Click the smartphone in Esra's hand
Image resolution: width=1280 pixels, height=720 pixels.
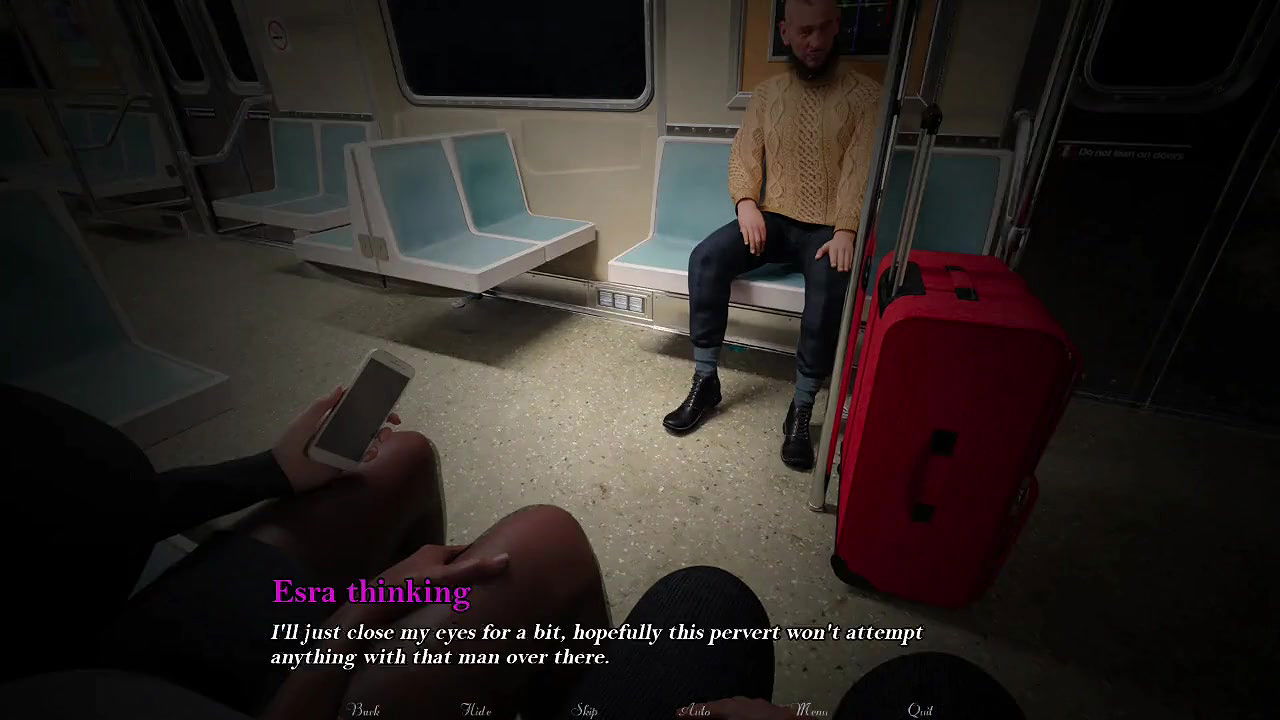(x=365, y=410)
